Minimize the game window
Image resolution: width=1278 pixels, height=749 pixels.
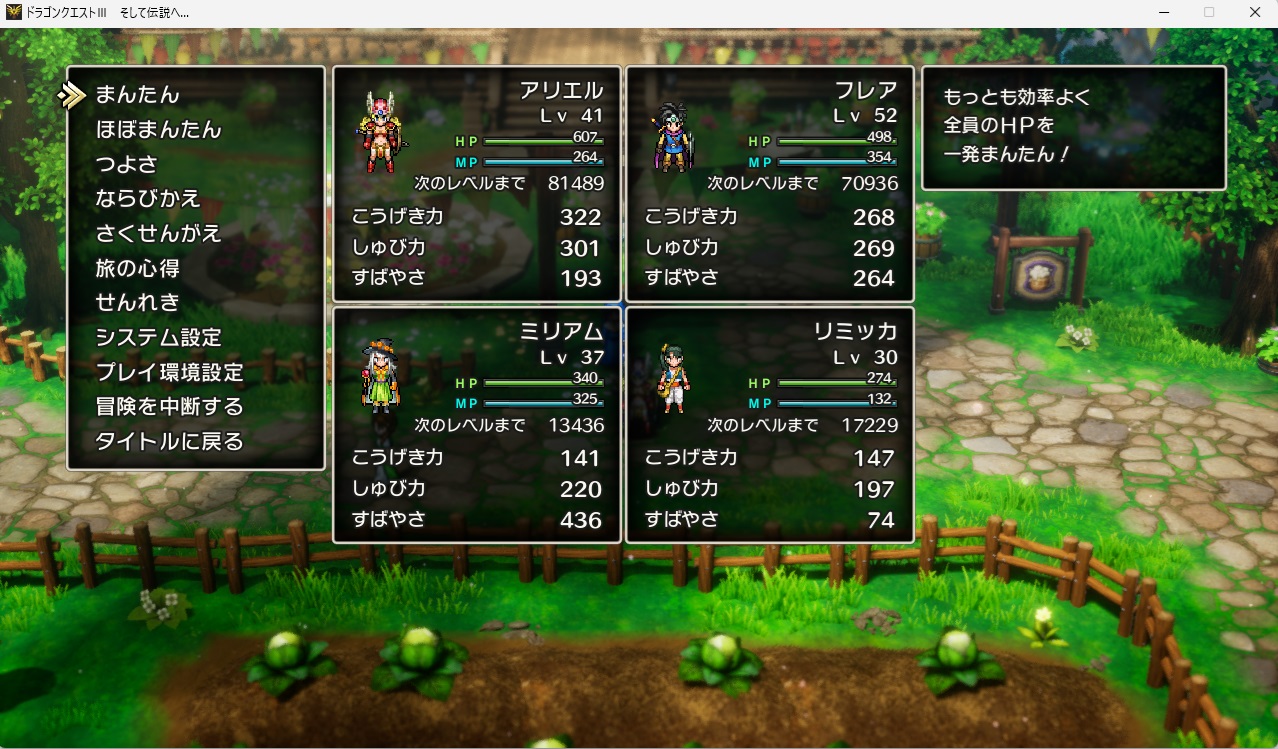point(1164,13)
